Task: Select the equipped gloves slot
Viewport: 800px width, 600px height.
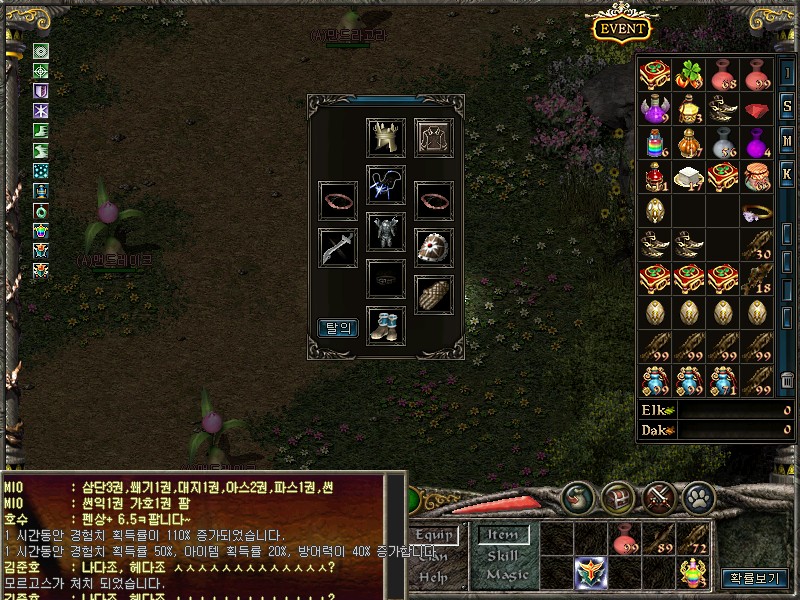Action: (434, 295)
